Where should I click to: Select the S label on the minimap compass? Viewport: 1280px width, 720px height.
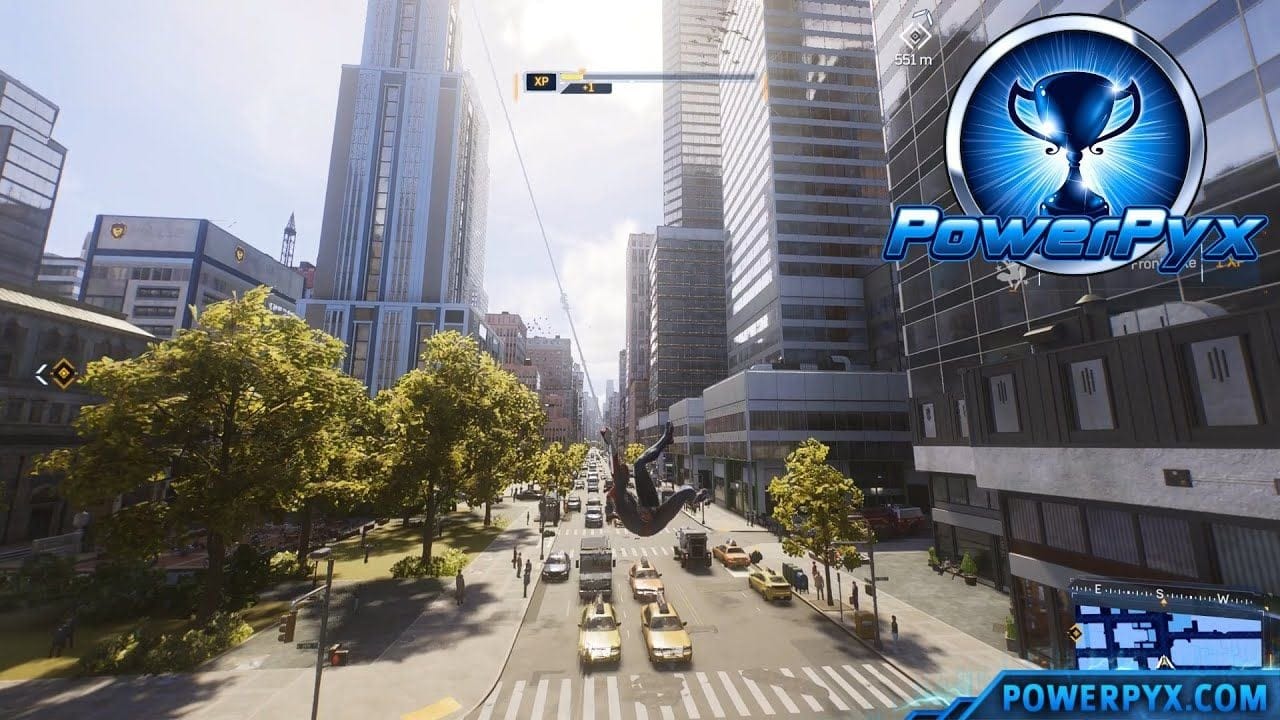1160,594
